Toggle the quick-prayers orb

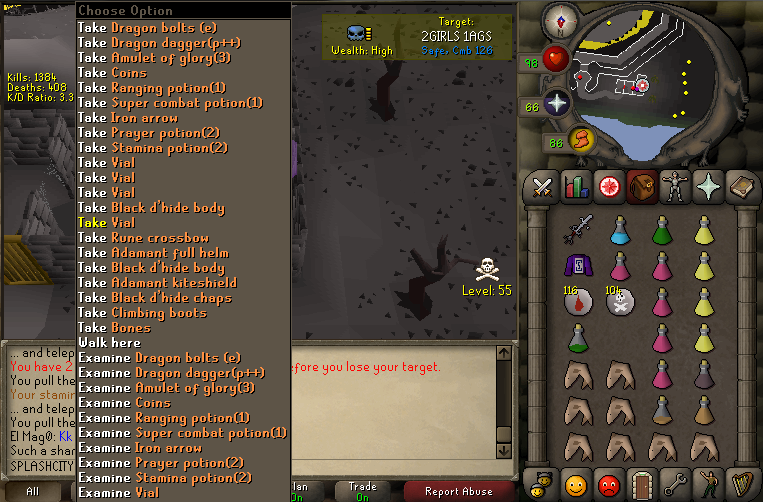(557, 104)
